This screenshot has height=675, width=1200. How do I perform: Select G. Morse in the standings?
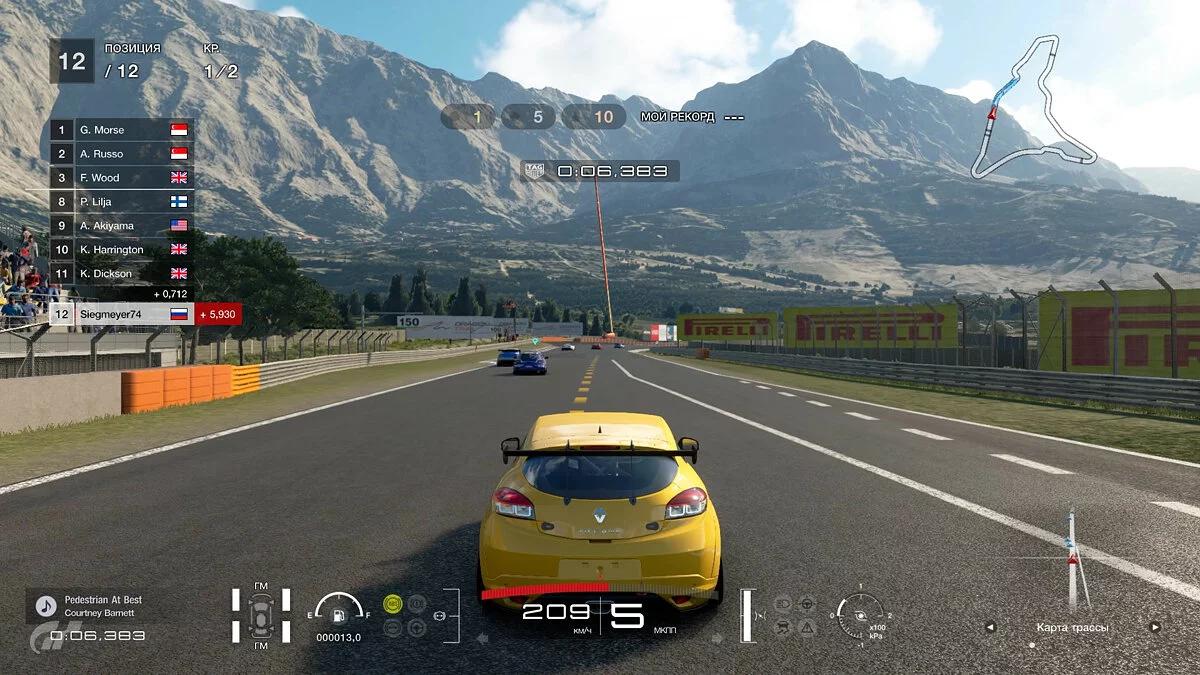(x=121, y=130)
